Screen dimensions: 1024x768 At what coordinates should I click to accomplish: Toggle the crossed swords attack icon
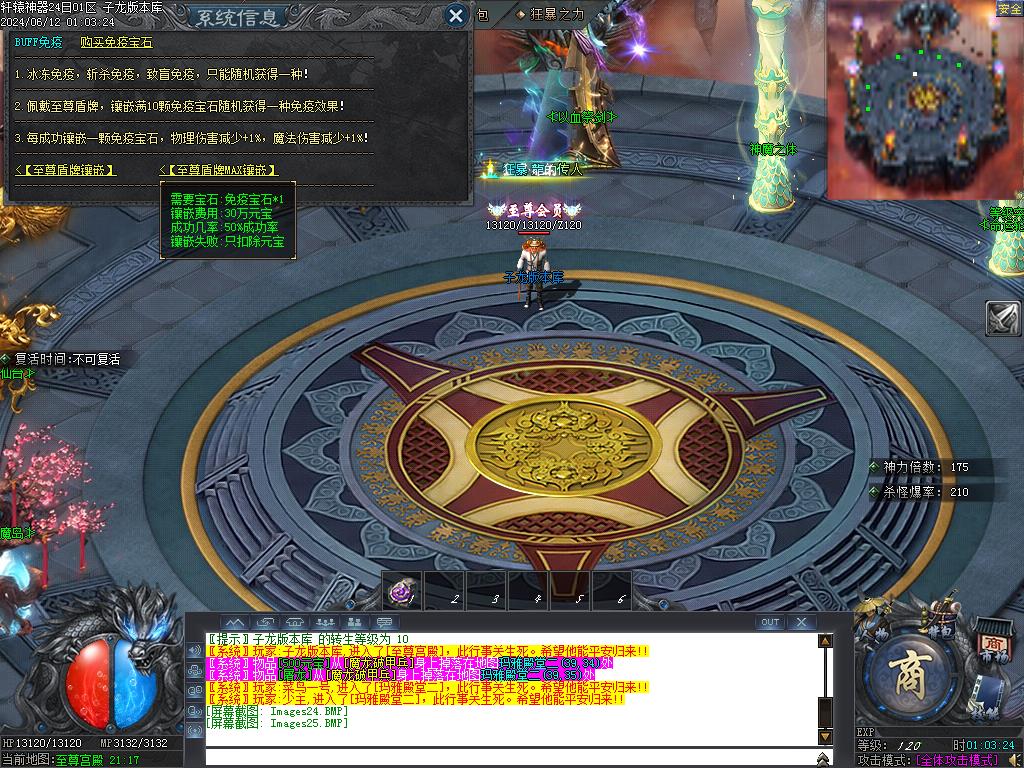pyautogui.click(x=1003, y=318)
